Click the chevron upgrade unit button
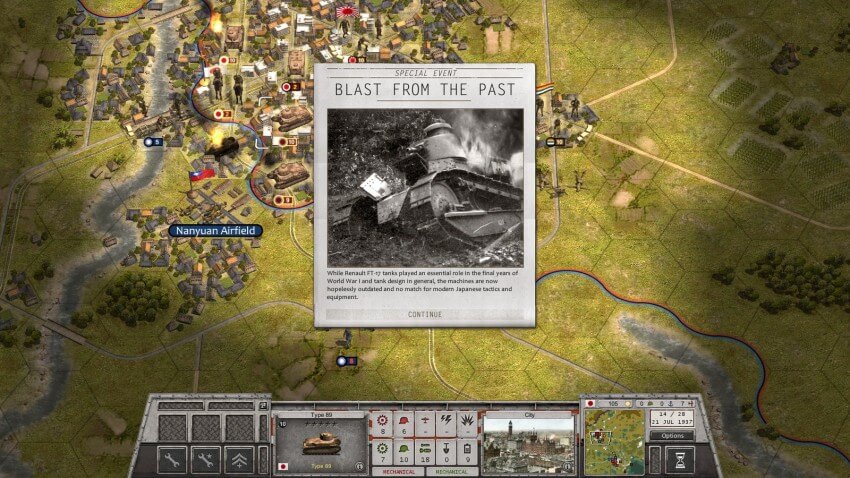This screenshot has width=850, height=478. 240,459
